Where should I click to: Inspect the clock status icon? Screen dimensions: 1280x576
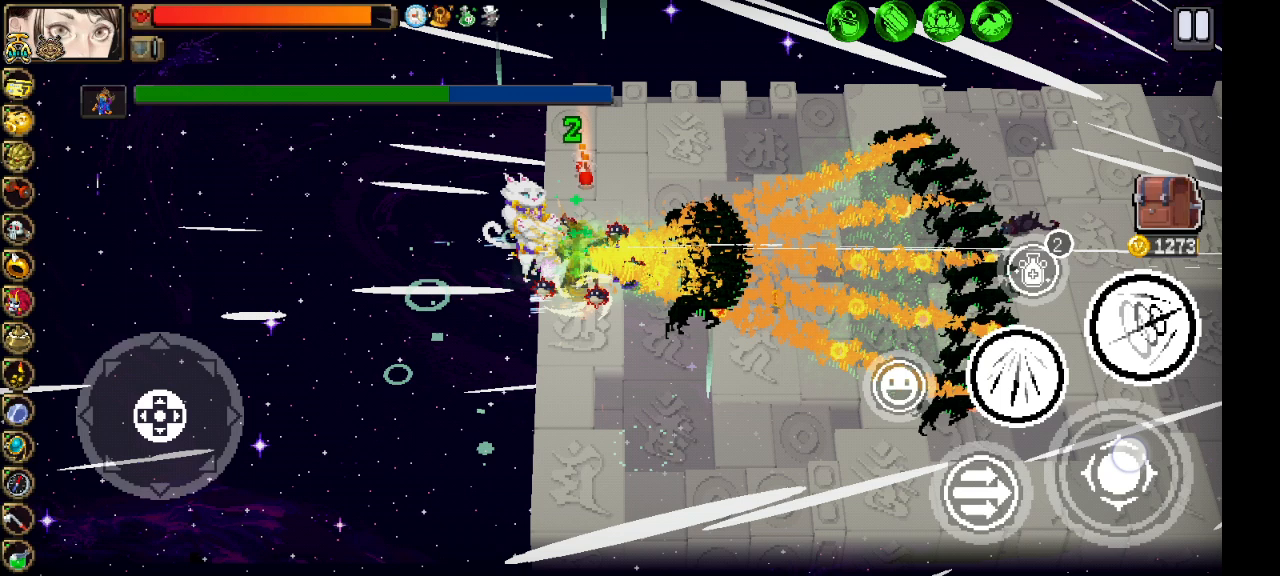(x=416, y=16)
